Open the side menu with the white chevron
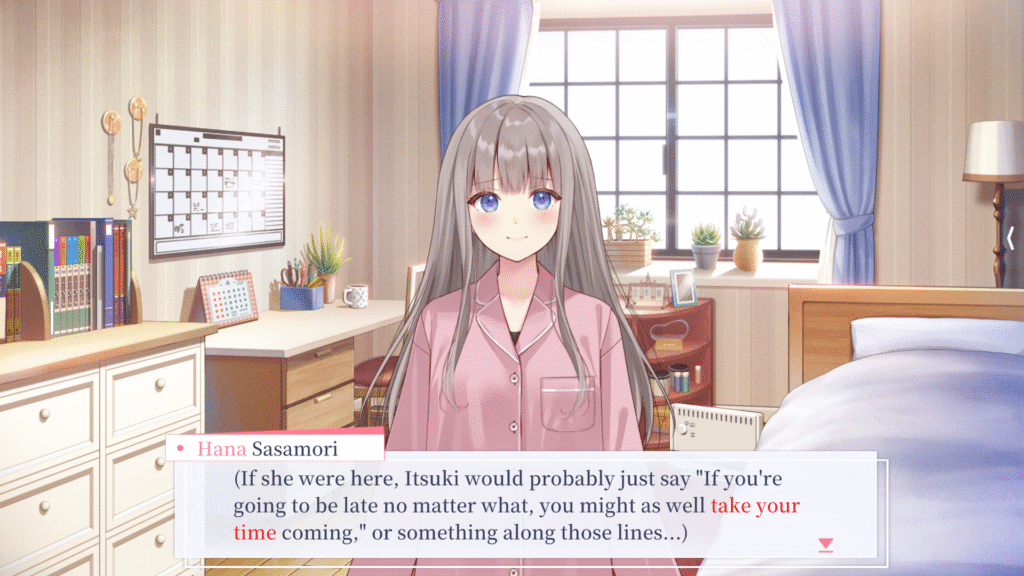1024x576 pixels. (1011, 238)
